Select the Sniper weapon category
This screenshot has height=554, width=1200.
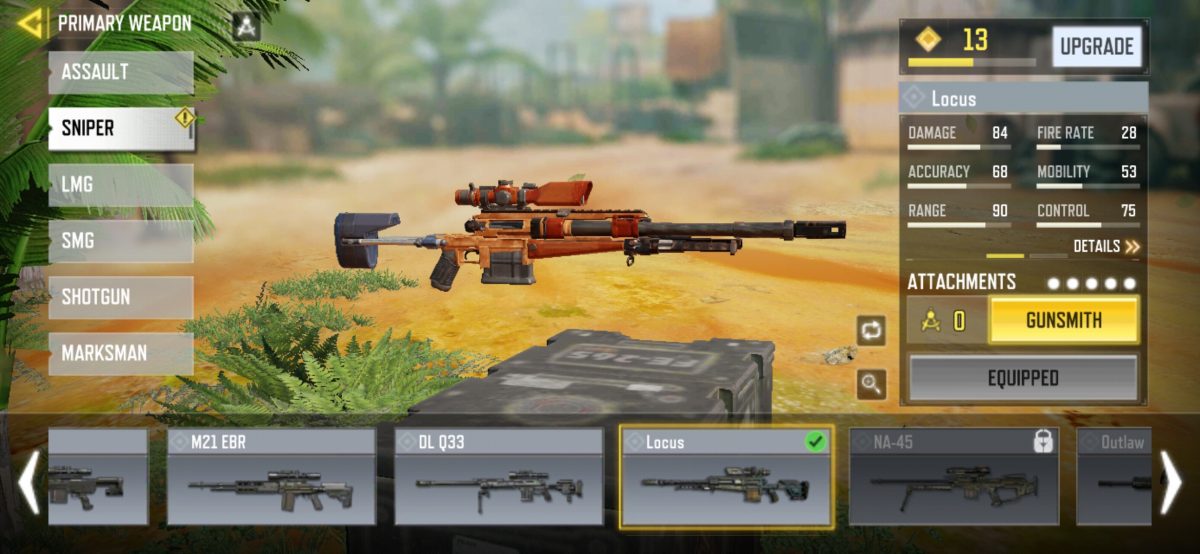point(120,129)
